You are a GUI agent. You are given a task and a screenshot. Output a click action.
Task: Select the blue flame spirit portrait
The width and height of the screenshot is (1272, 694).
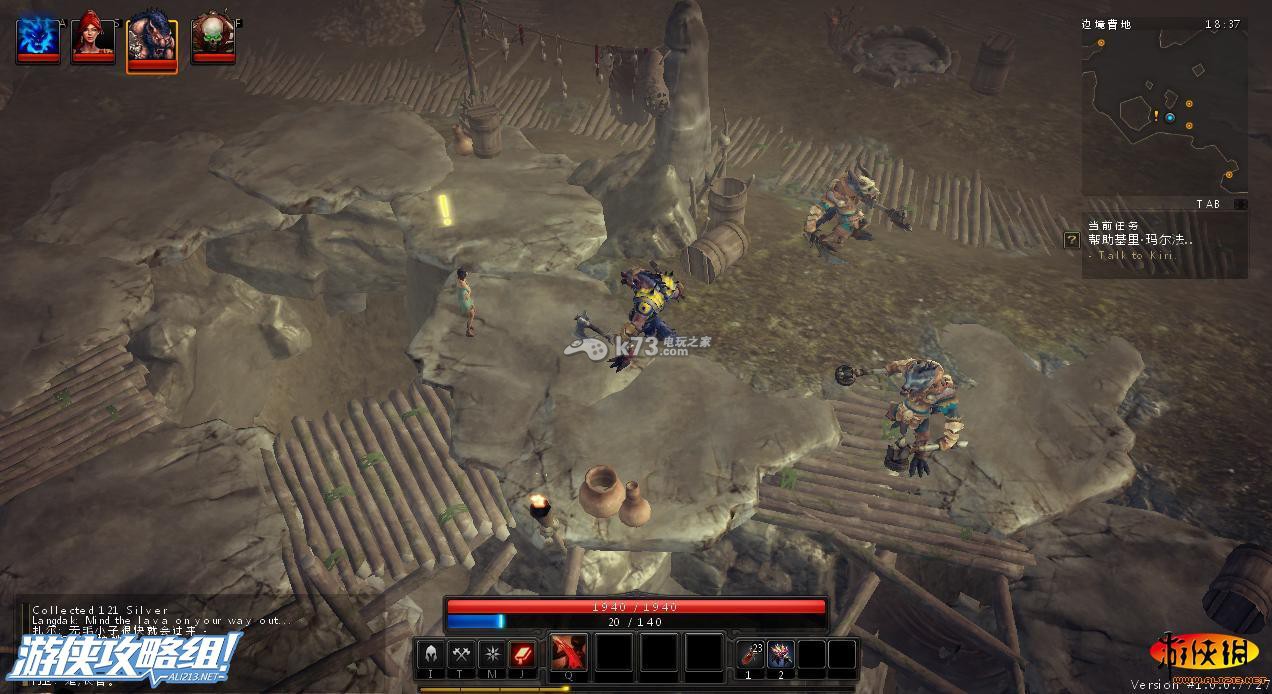(37, 36)
